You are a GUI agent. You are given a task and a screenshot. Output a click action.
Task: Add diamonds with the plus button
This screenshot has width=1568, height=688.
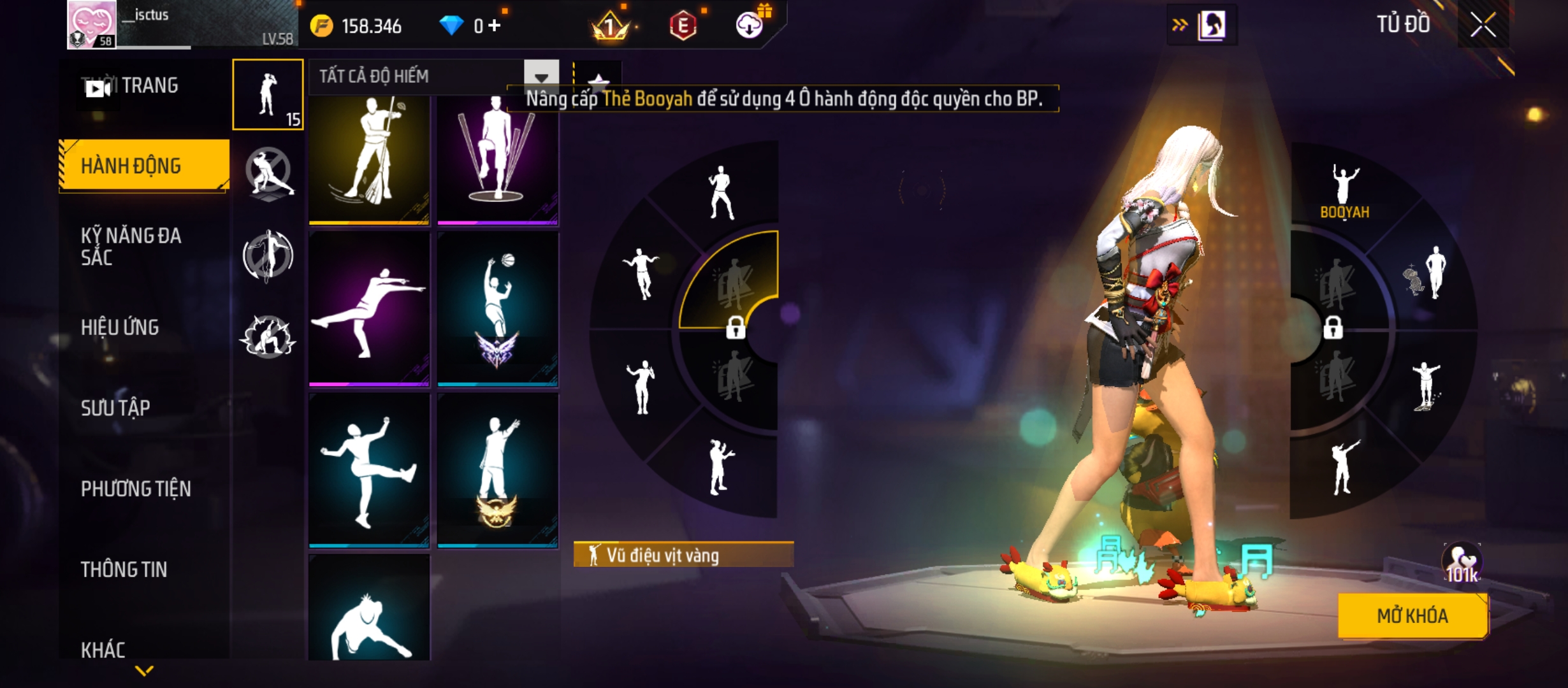495,25
